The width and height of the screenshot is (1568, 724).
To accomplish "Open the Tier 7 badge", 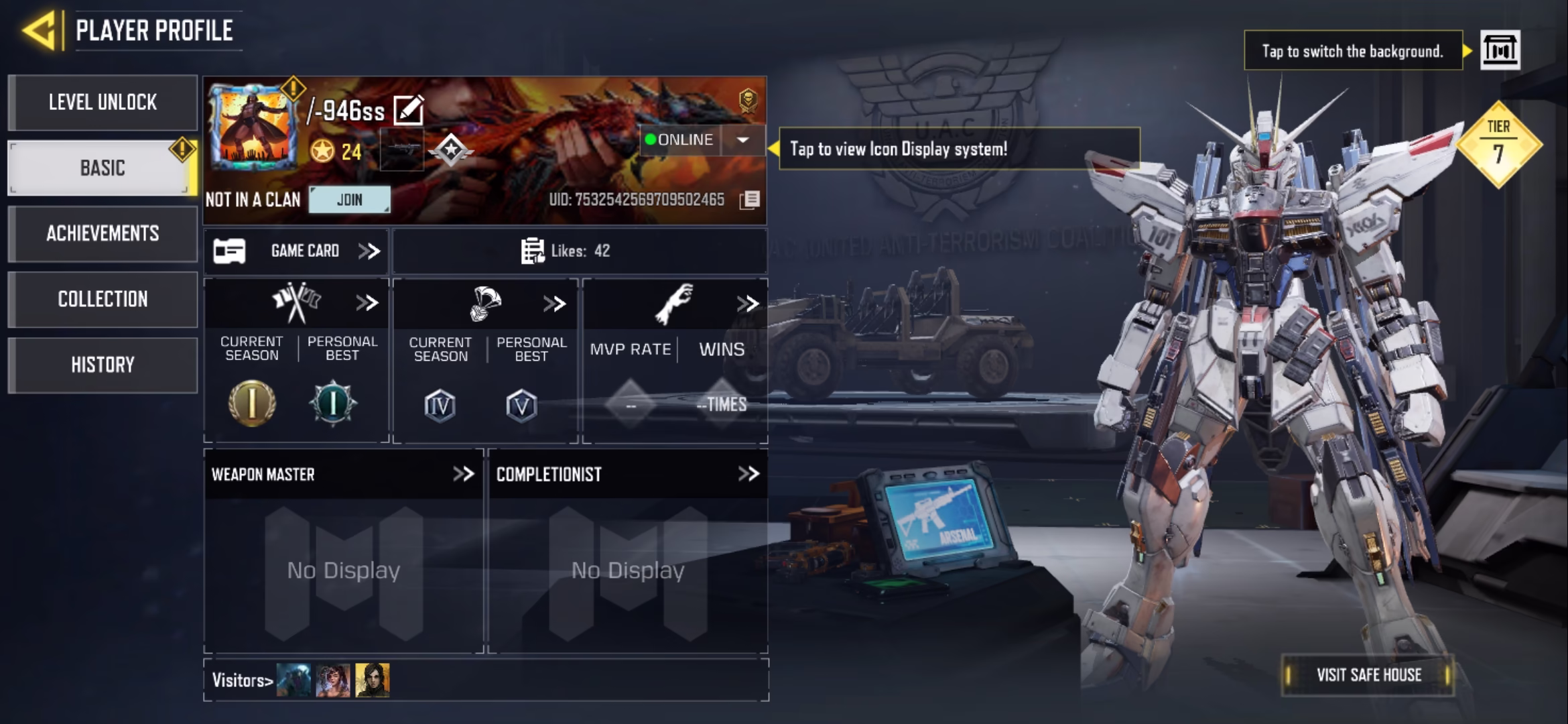I will click(x=1498, y=144).
